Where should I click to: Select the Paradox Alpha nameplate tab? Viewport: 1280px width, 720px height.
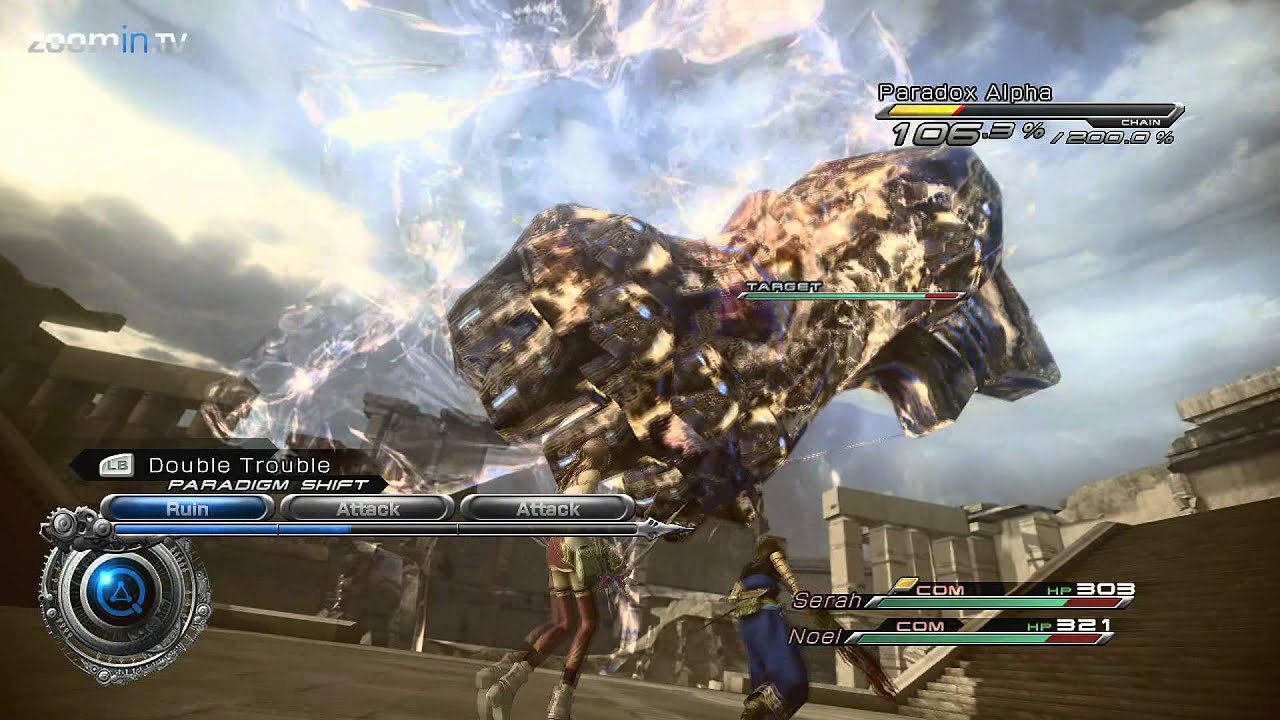pyautogui.click(x=963, y=94)
